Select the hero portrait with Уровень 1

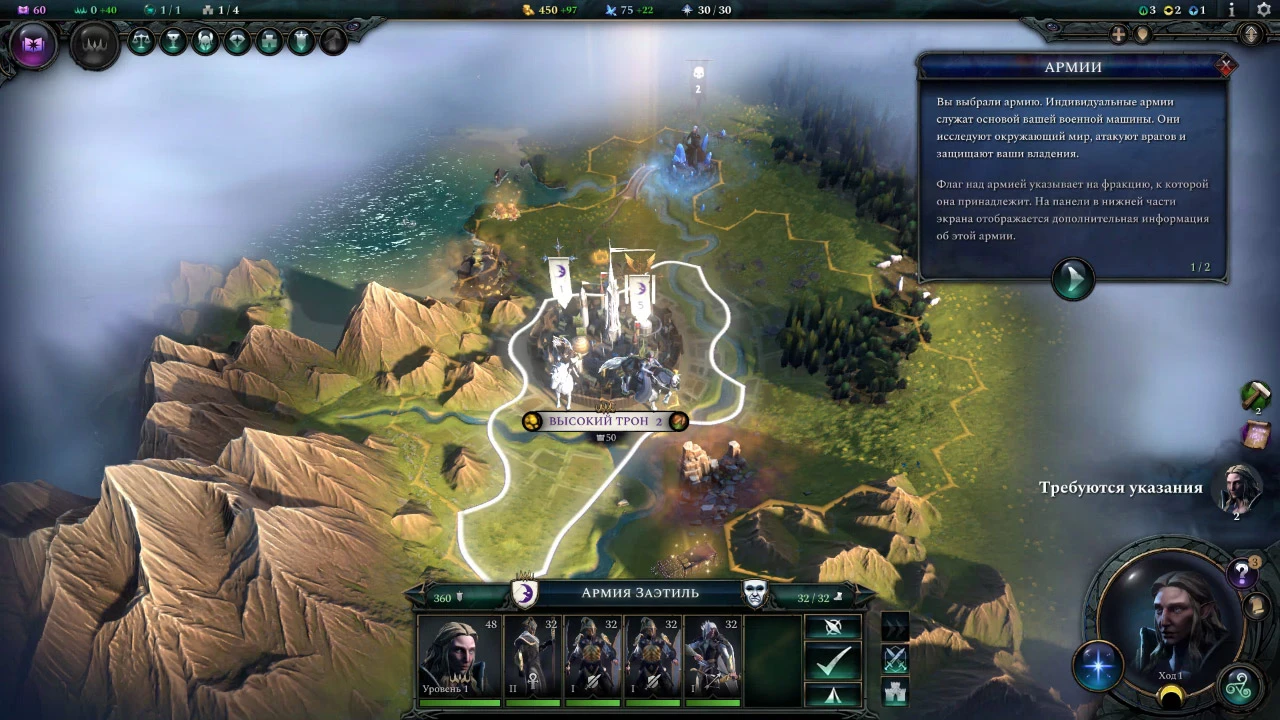coord(459,658)
